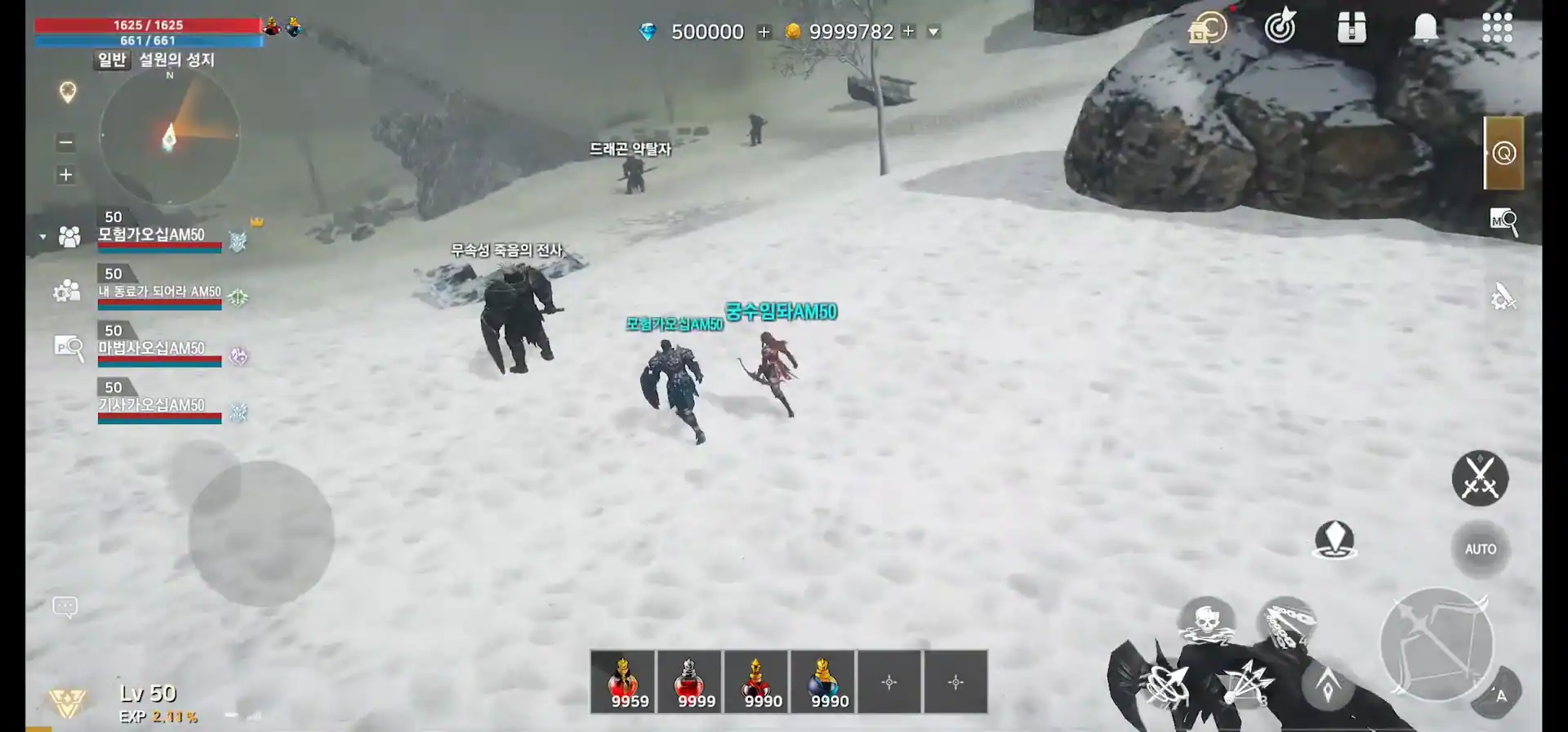Open the gift box rewards icon
The width and height of the screenshot is (1568, 732).
point(1352,28)
